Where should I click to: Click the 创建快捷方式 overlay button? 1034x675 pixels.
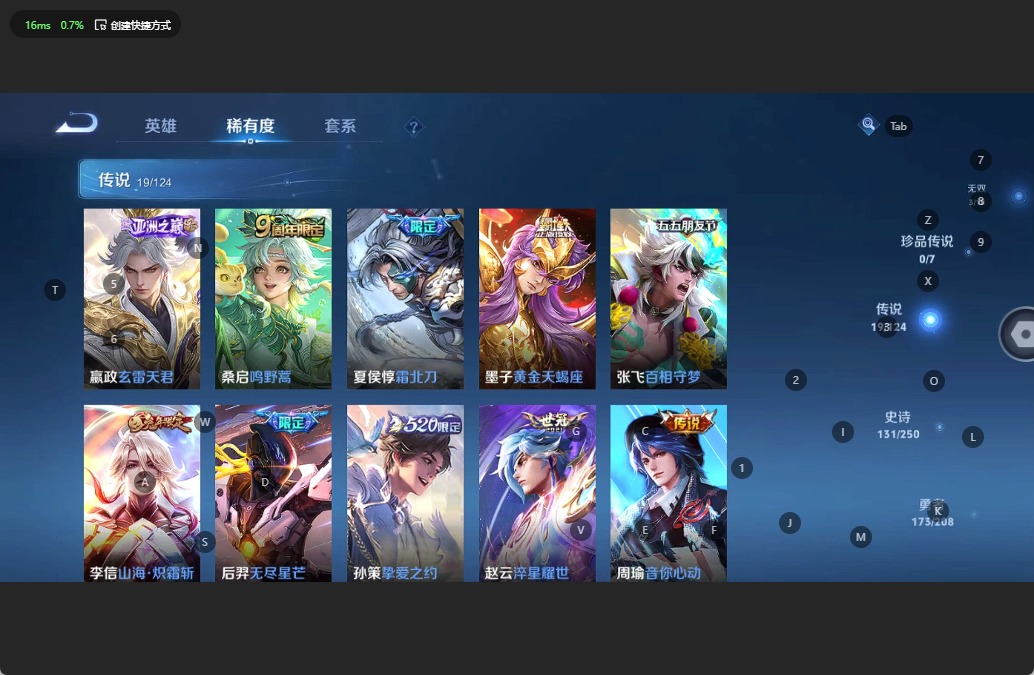click(133, 25)
